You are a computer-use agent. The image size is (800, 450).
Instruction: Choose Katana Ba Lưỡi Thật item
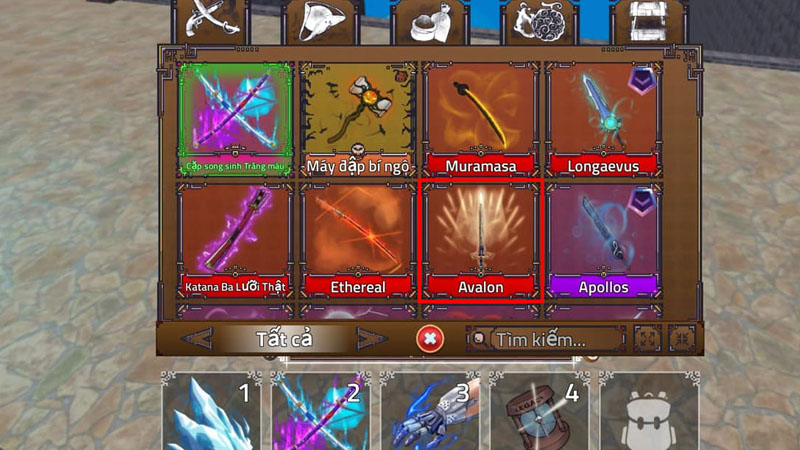(235, 240)
